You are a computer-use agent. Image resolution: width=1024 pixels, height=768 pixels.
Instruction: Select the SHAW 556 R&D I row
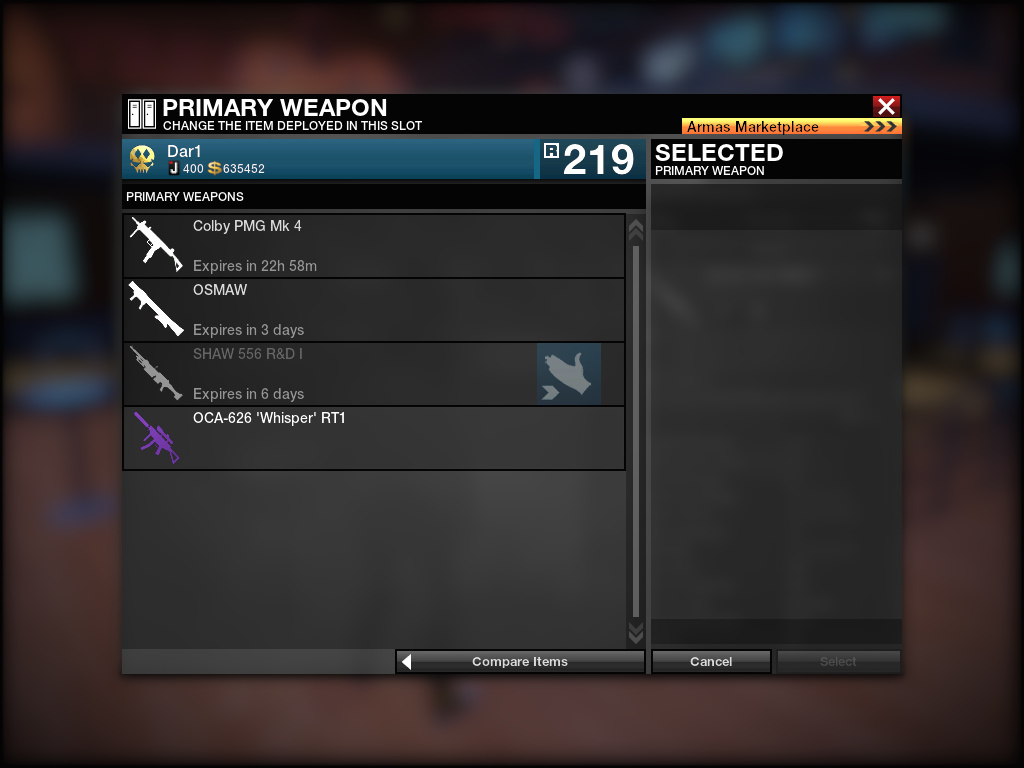point(330,373)
